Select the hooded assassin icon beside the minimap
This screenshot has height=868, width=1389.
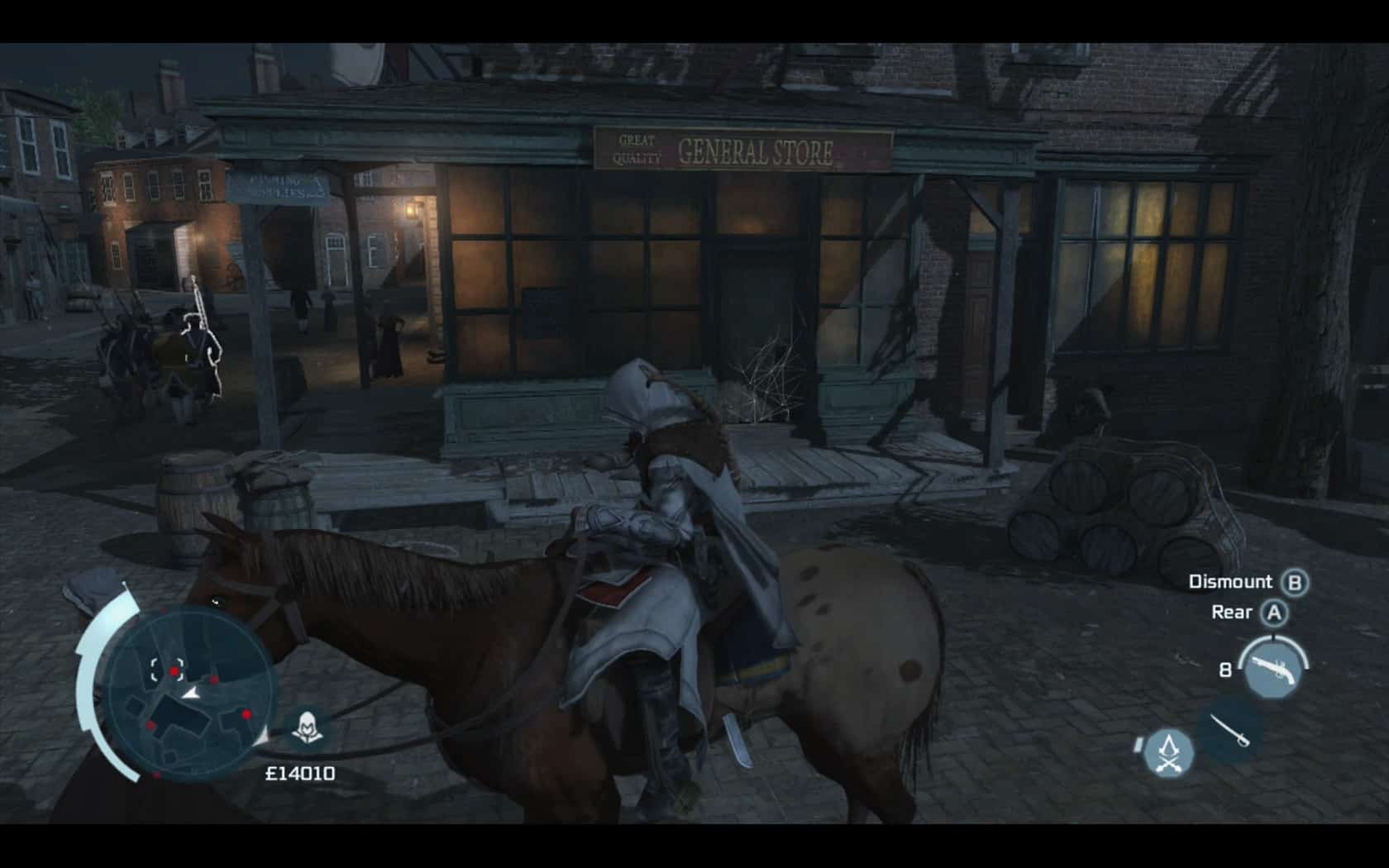[308, 729]
